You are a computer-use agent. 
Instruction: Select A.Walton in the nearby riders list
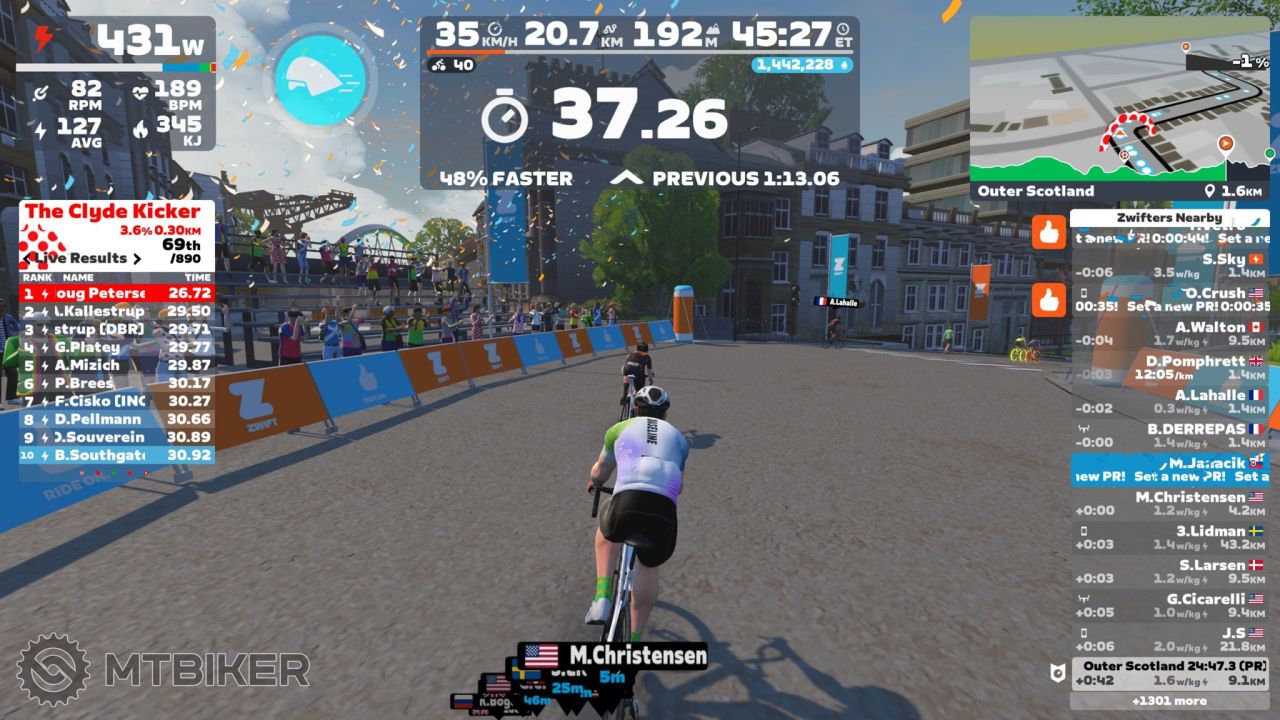(1169, 334)
